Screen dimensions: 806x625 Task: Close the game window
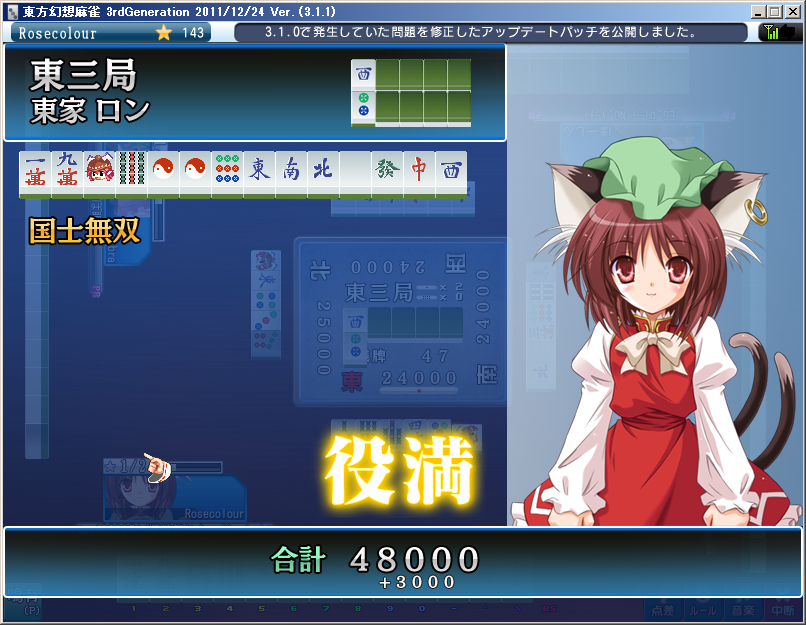(x=791, y=11)
